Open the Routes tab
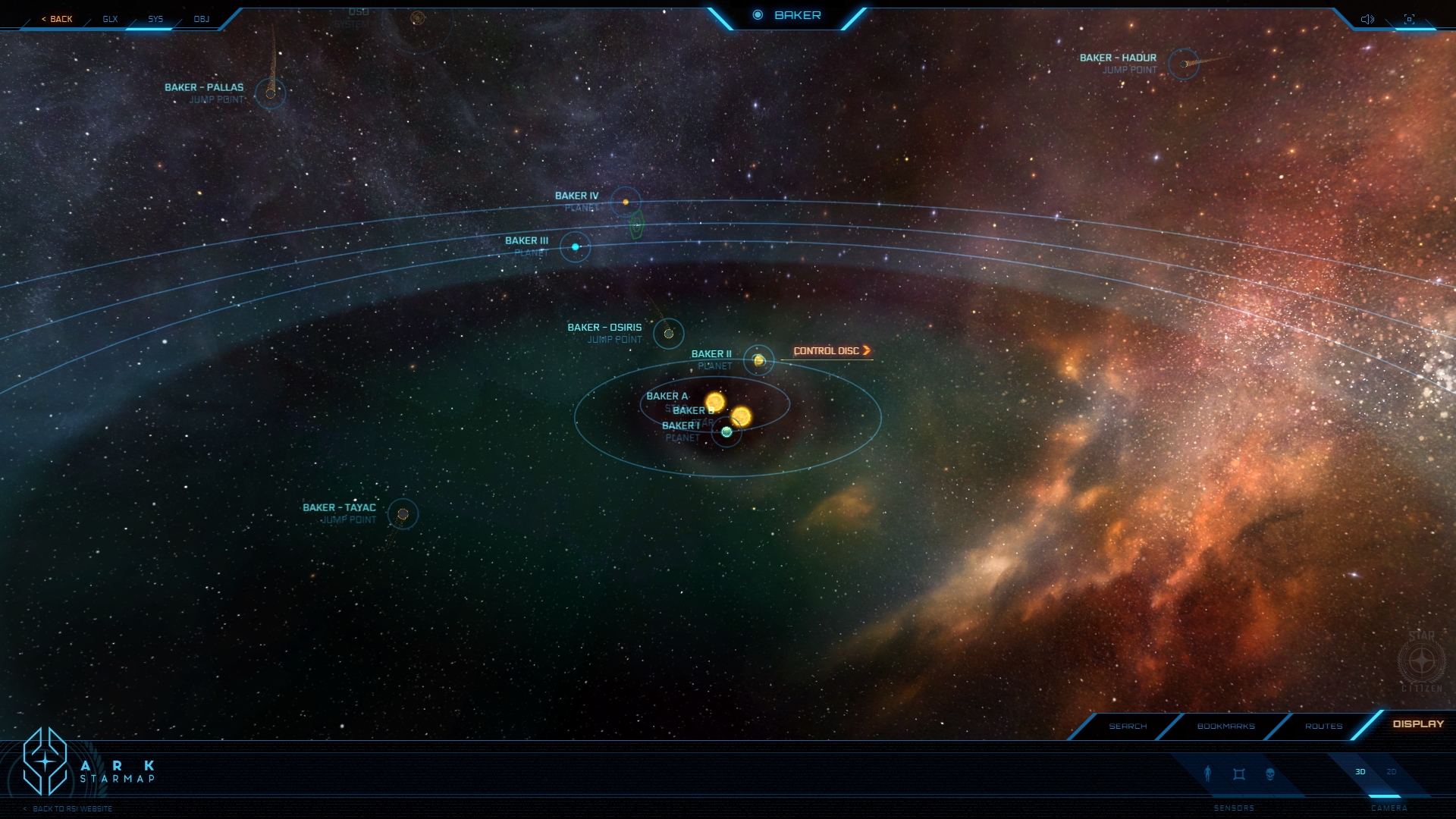 [1323, 726]
